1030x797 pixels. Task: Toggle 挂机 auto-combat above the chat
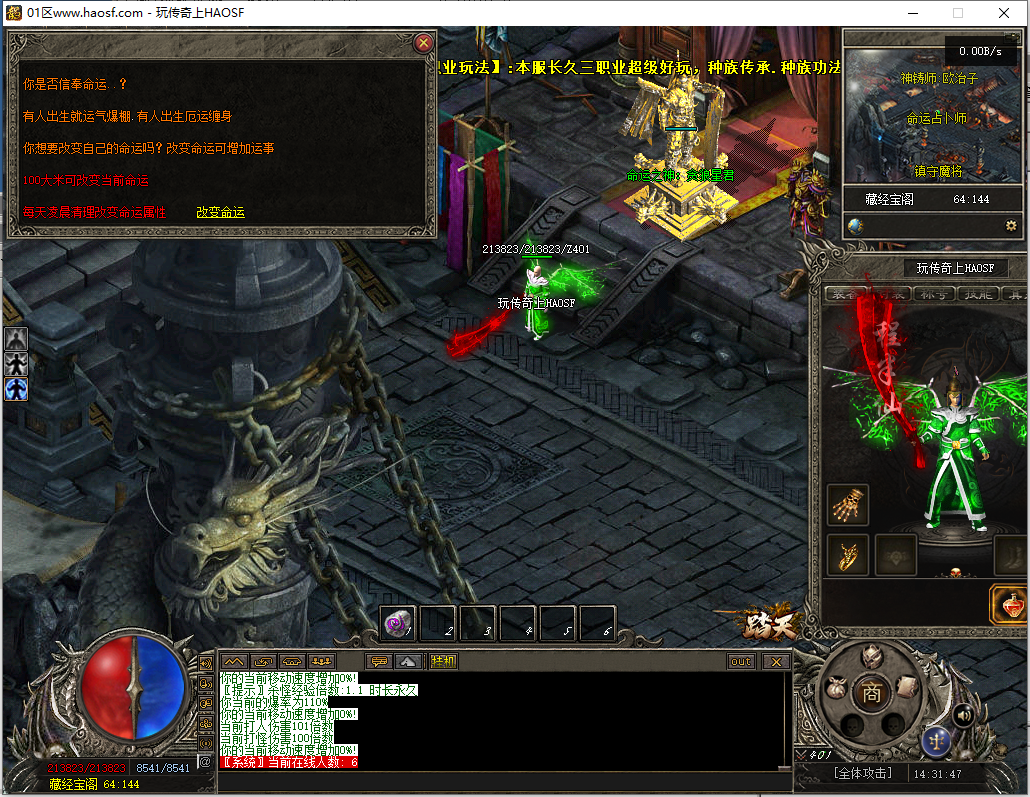pyautogui.click(x=443, y=661)
